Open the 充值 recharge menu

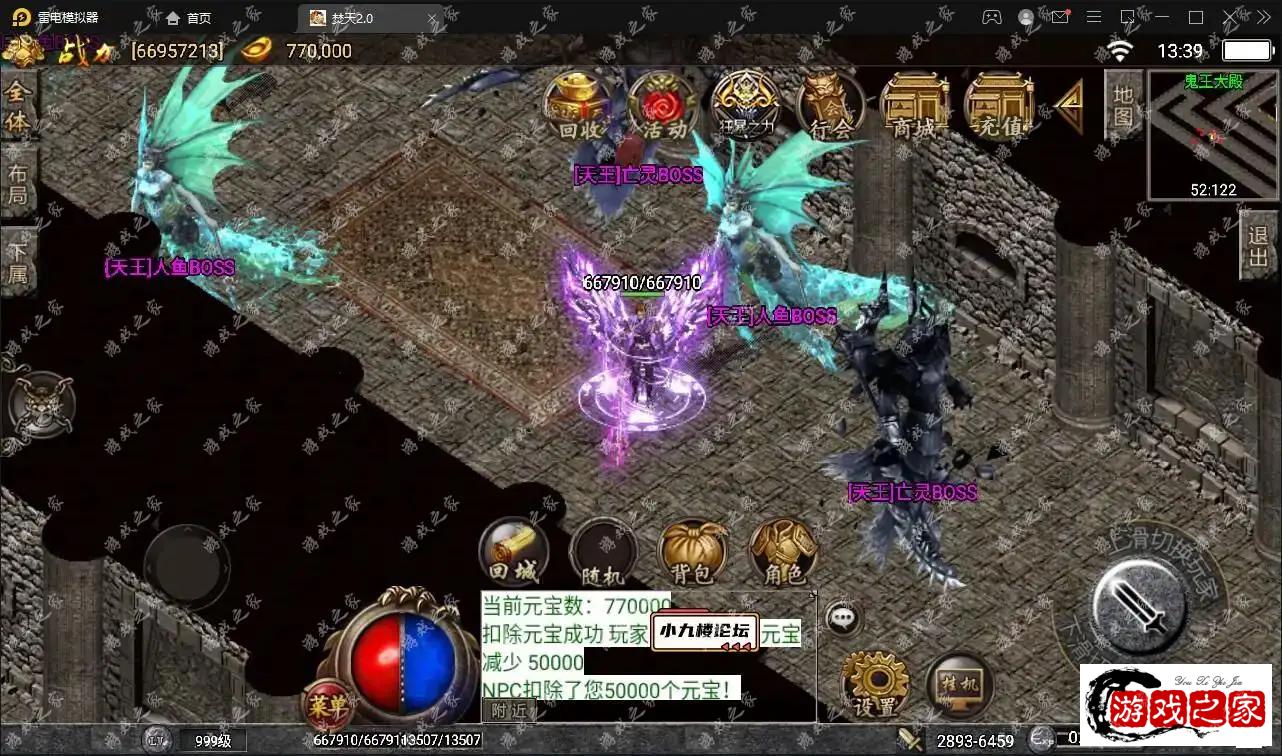(x=999, y=105)
